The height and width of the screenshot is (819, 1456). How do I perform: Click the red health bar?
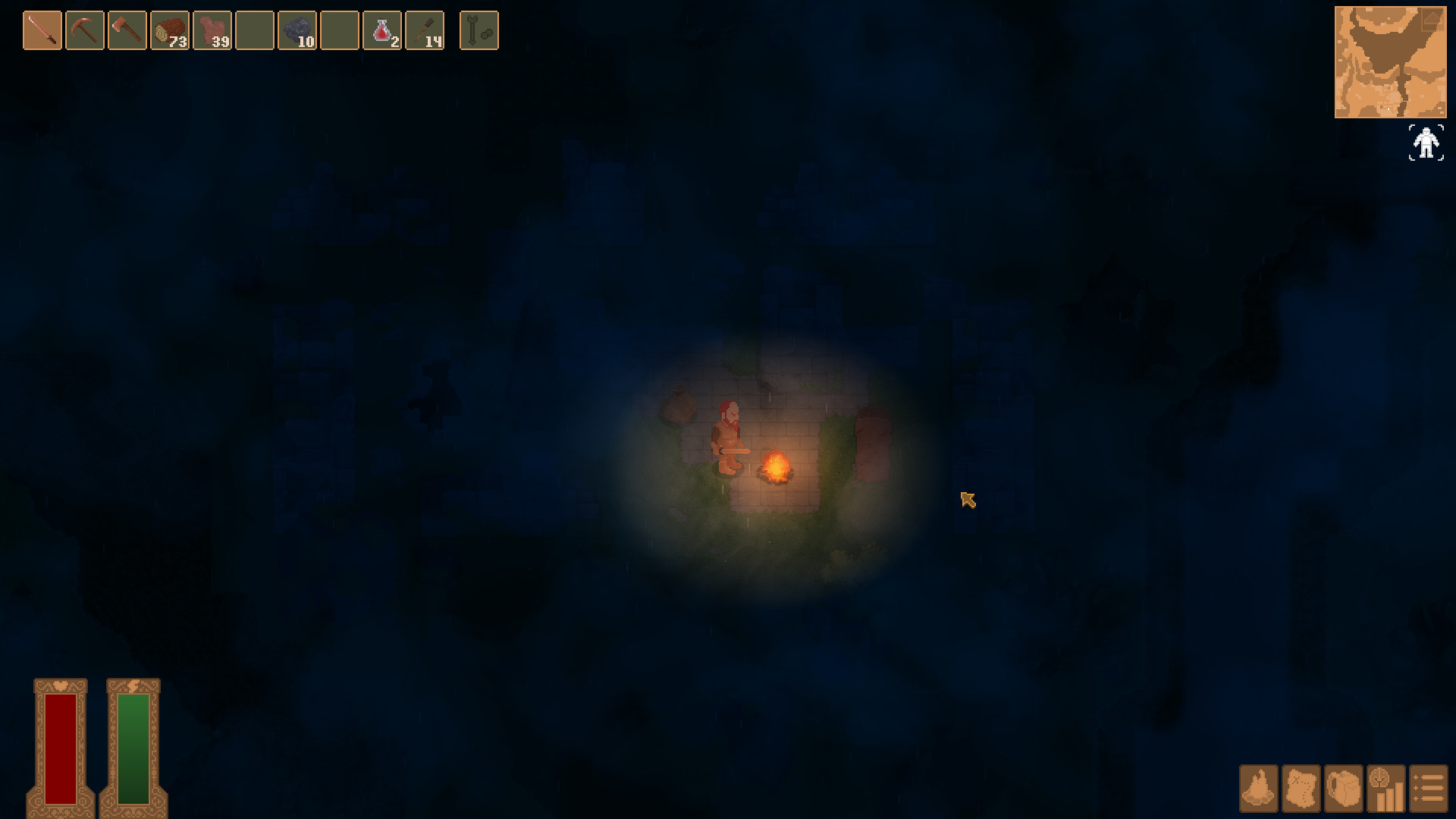coord(60,747)
